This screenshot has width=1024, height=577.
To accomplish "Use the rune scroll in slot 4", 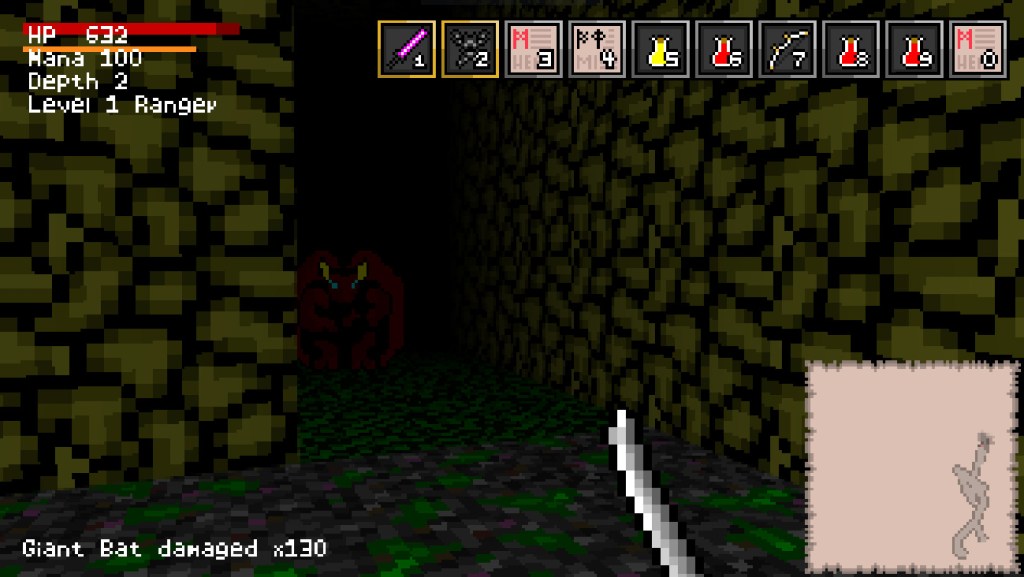I will point(597,49).
